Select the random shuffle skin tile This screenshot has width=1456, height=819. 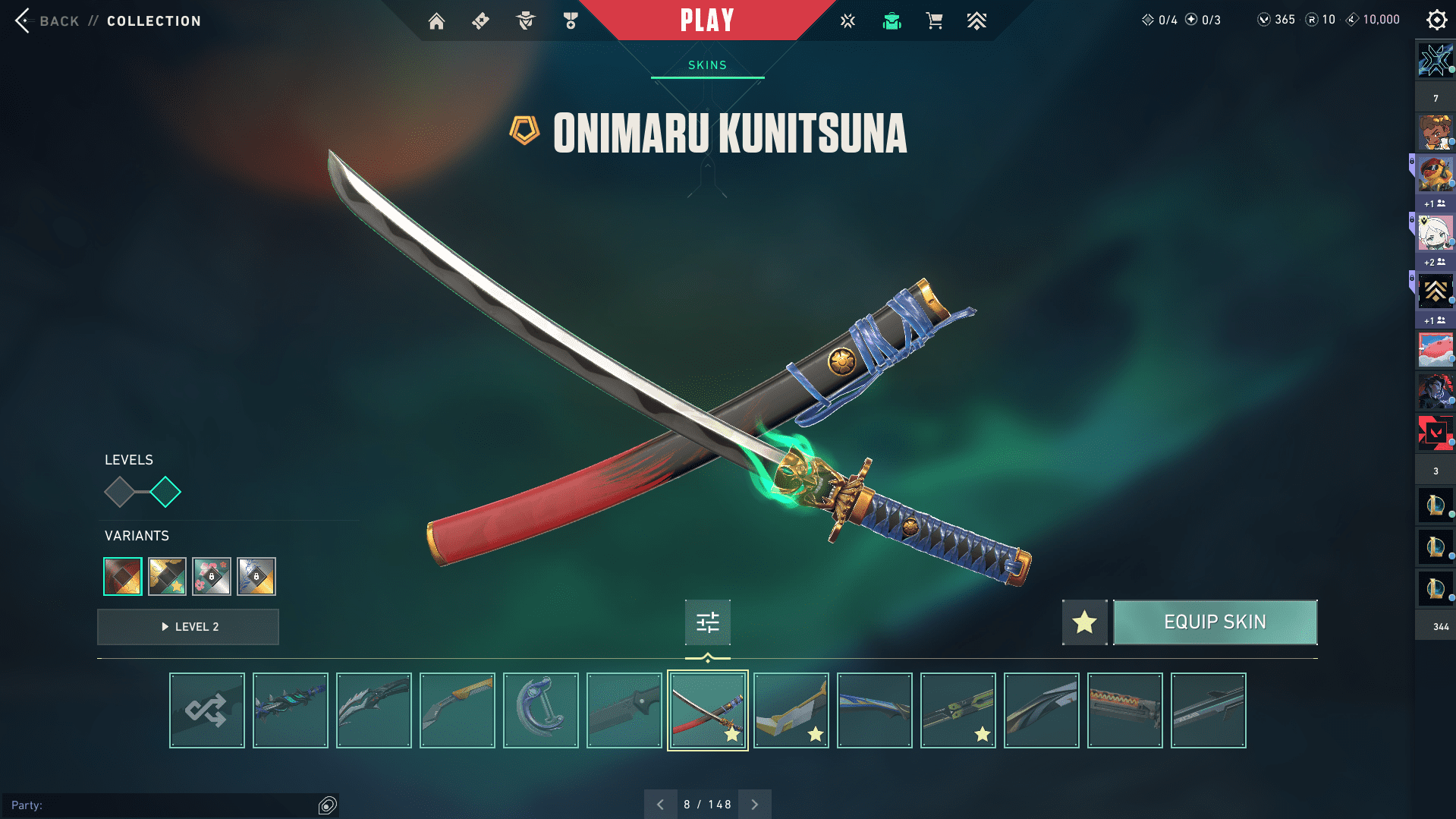207,710
